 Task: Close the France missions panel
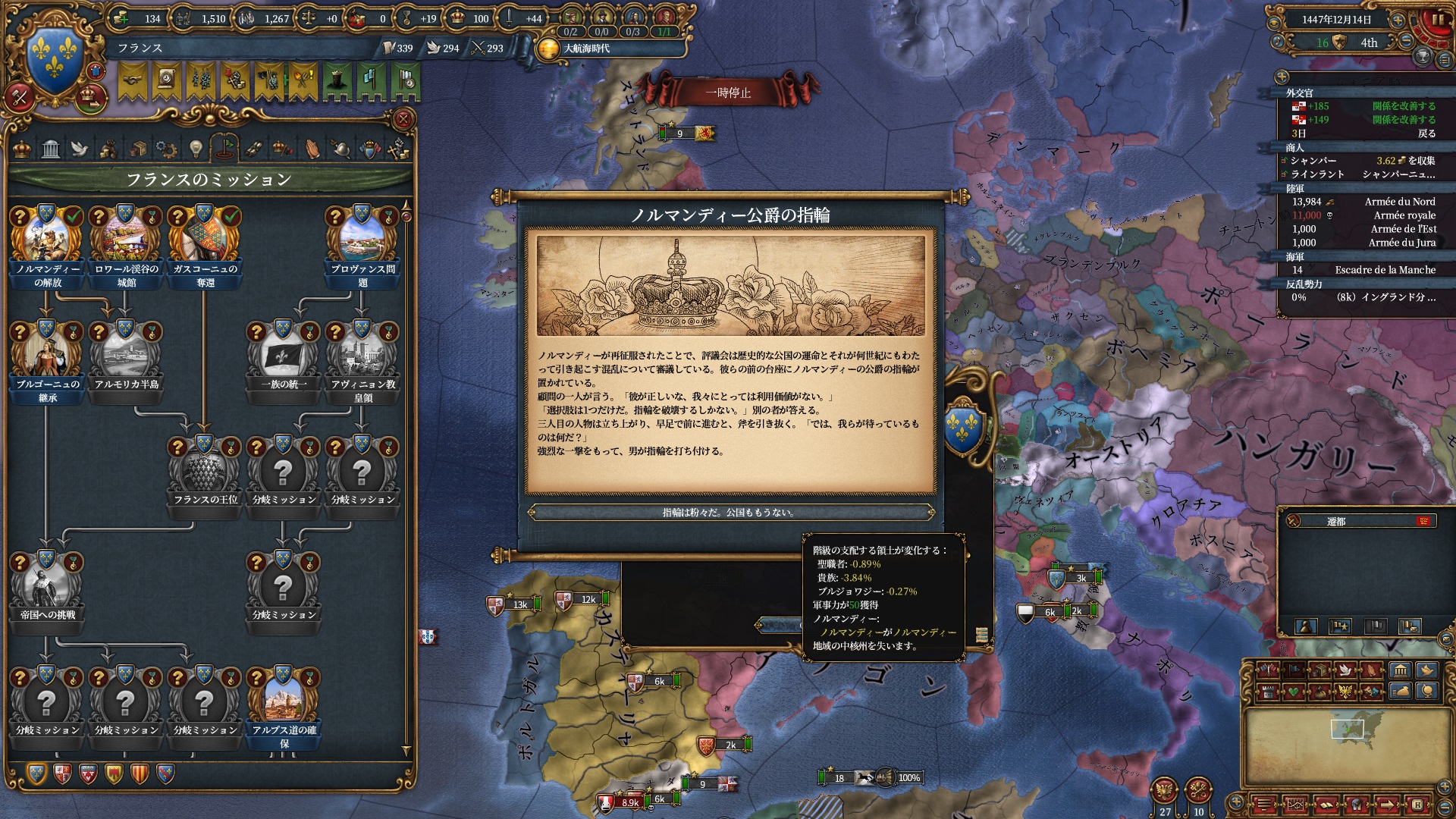pos(403,119)
